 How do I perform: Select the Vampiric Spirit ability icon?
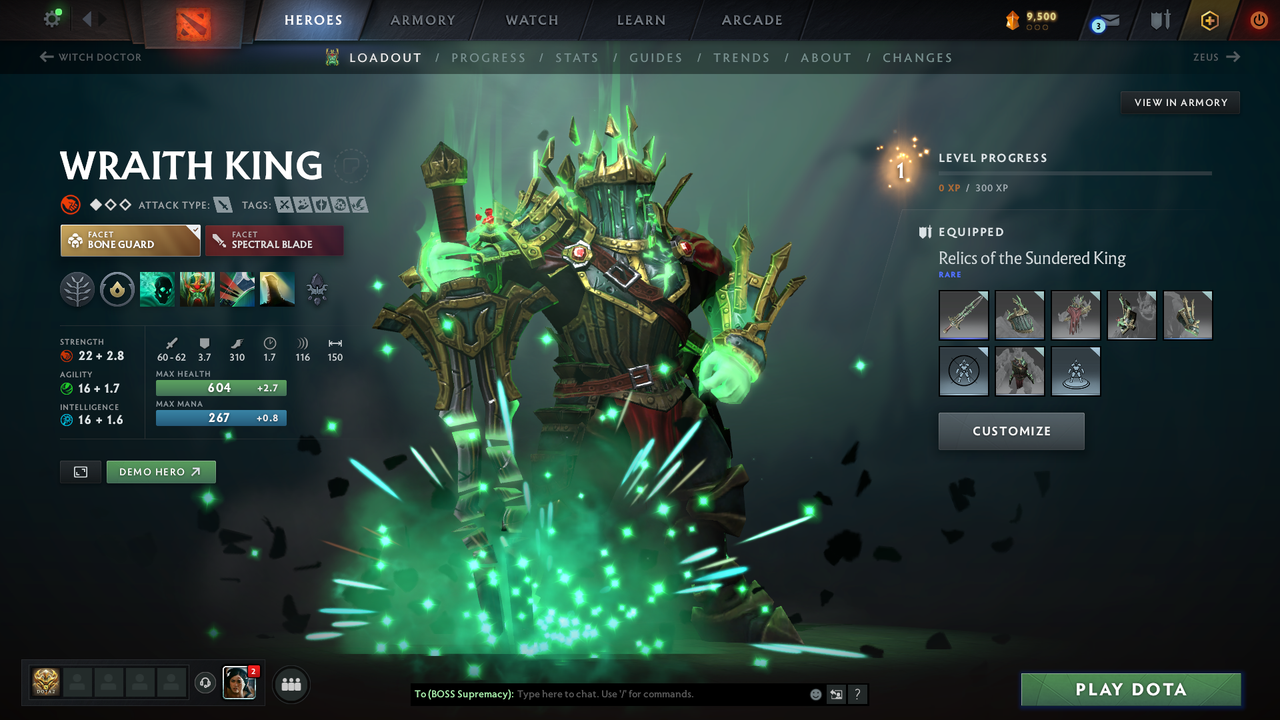197,290
